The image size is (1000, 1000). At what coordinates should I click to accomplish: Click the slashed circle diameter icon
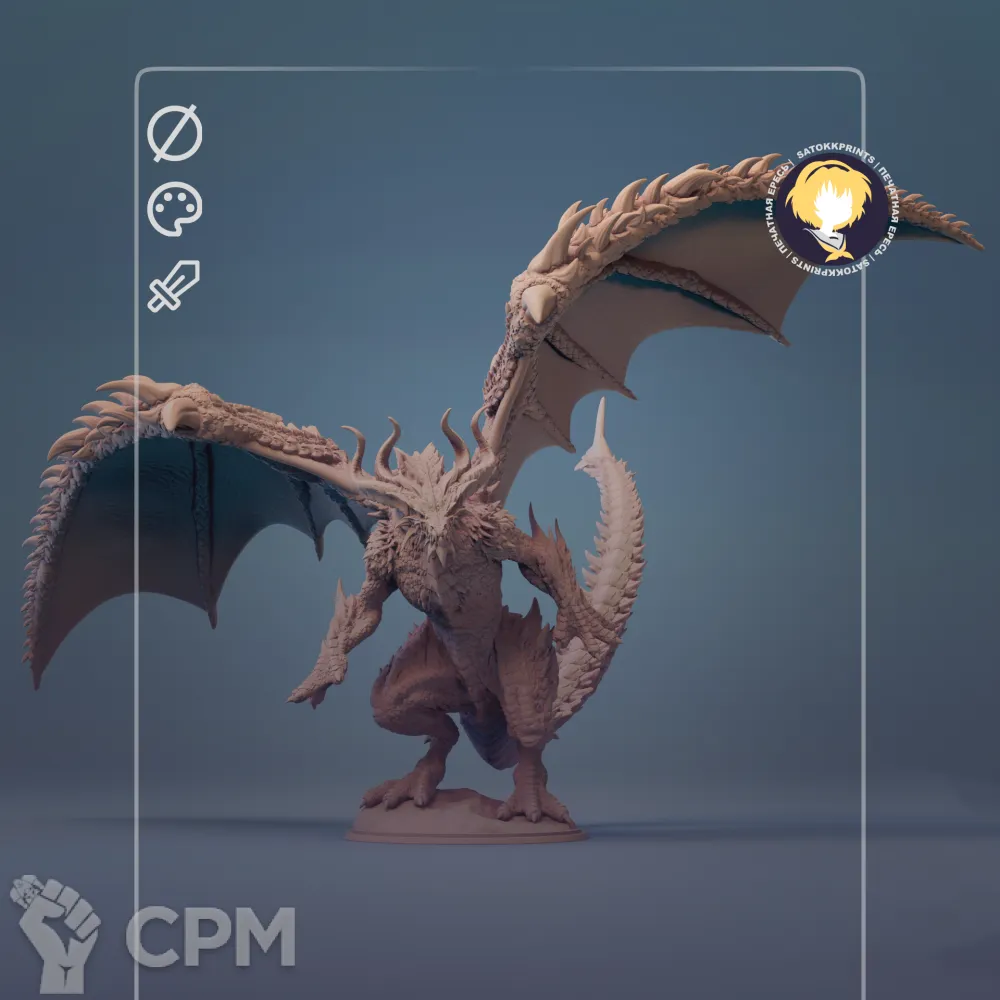point(175,133)
